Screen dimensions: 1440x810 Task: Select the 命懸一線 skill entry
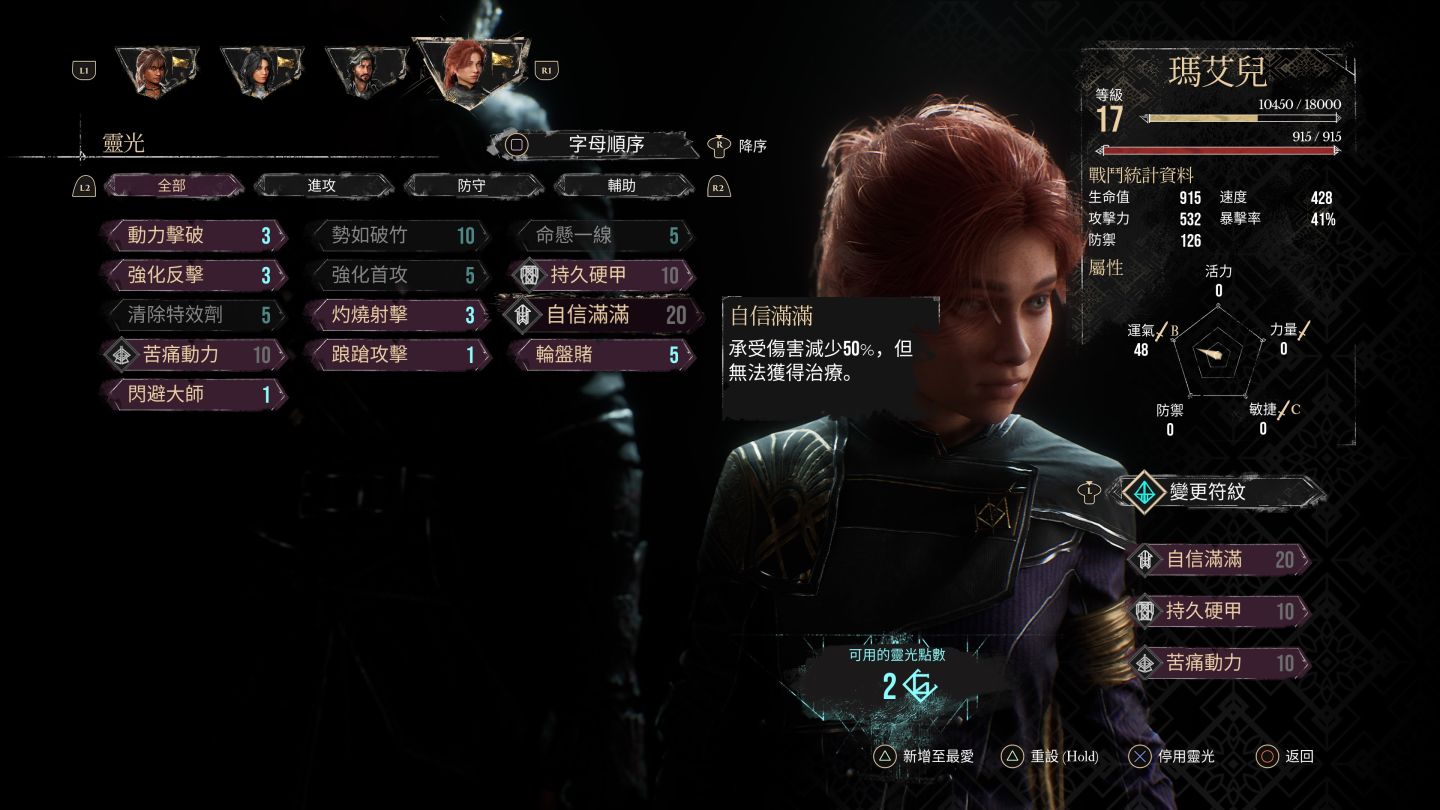click(x=601, y=236)
